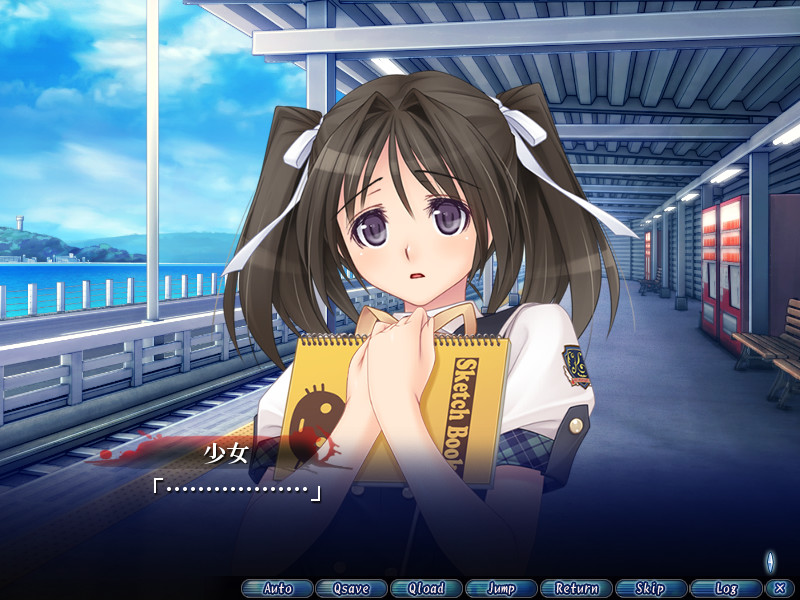Load quick save using Qload
The height and width of the screenshot is (600, 800).
[x=426, y=589]
